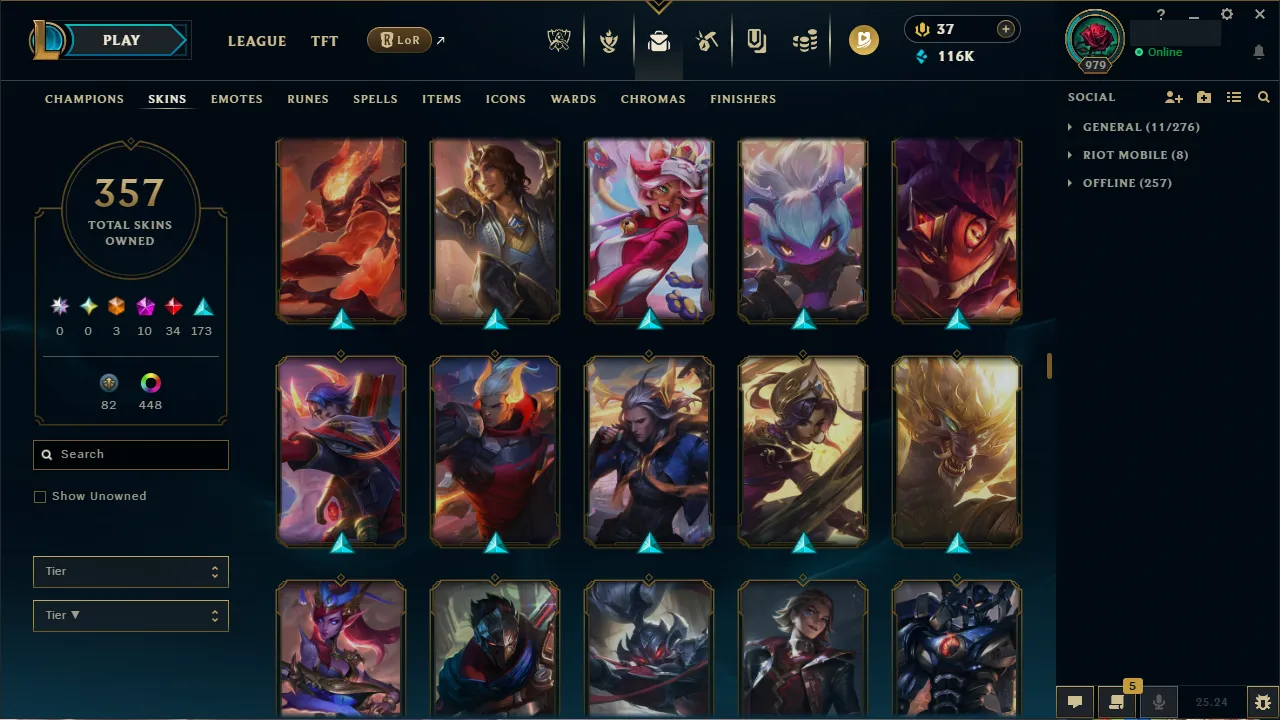Open Loot via the backpack icon
Viewport: 1280px width, 720px height.
(657, 40)
